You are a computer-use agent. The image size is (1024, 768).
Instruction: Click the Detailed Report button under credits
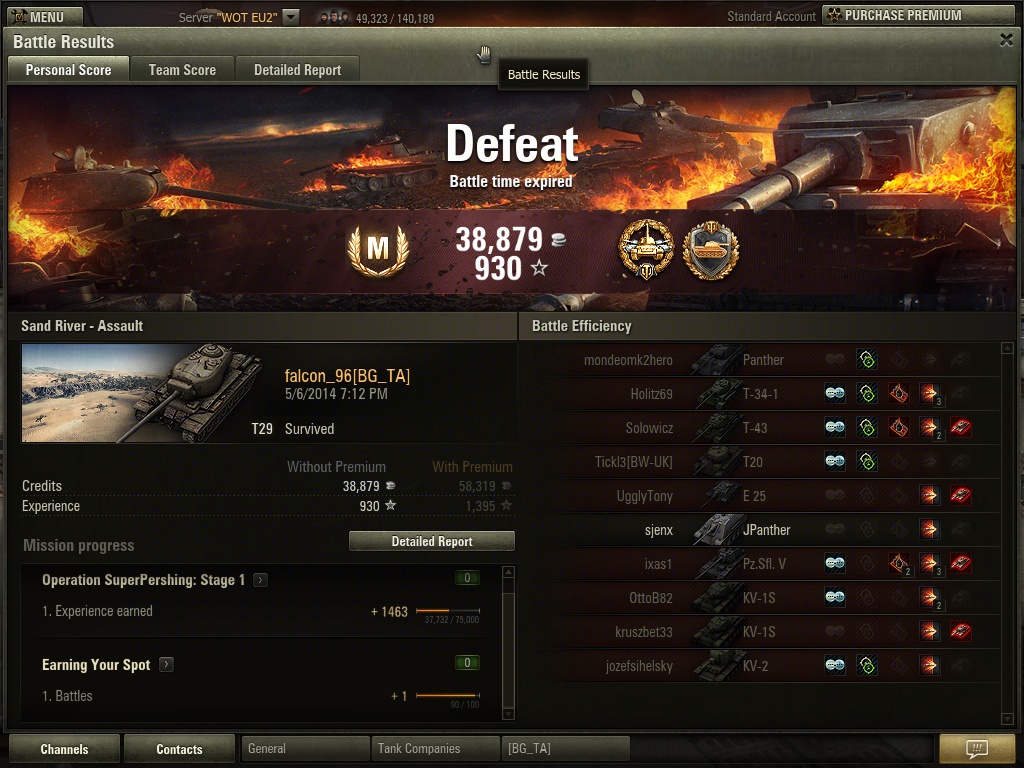(x=431, y=541)
